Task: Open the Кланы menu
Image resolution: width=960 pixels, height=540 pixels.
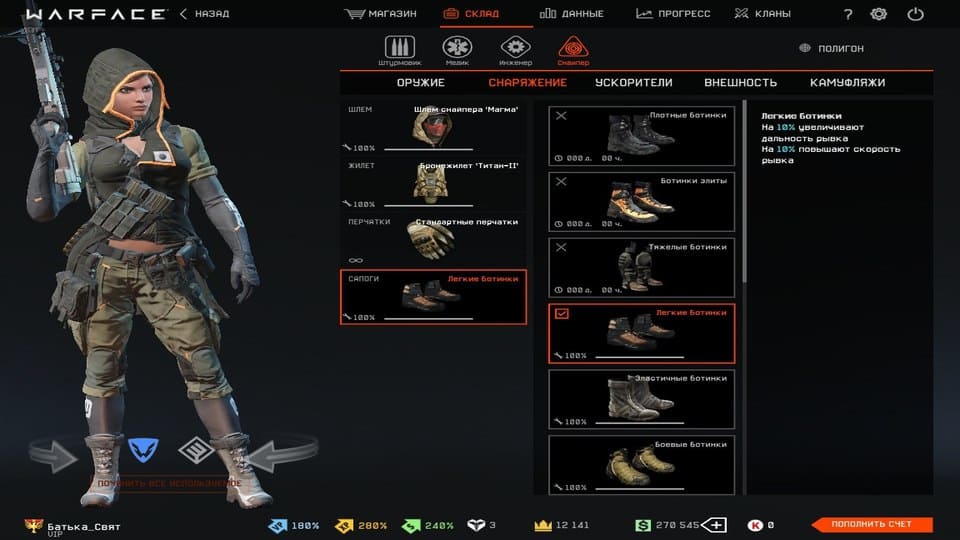Action: point(762,14)
